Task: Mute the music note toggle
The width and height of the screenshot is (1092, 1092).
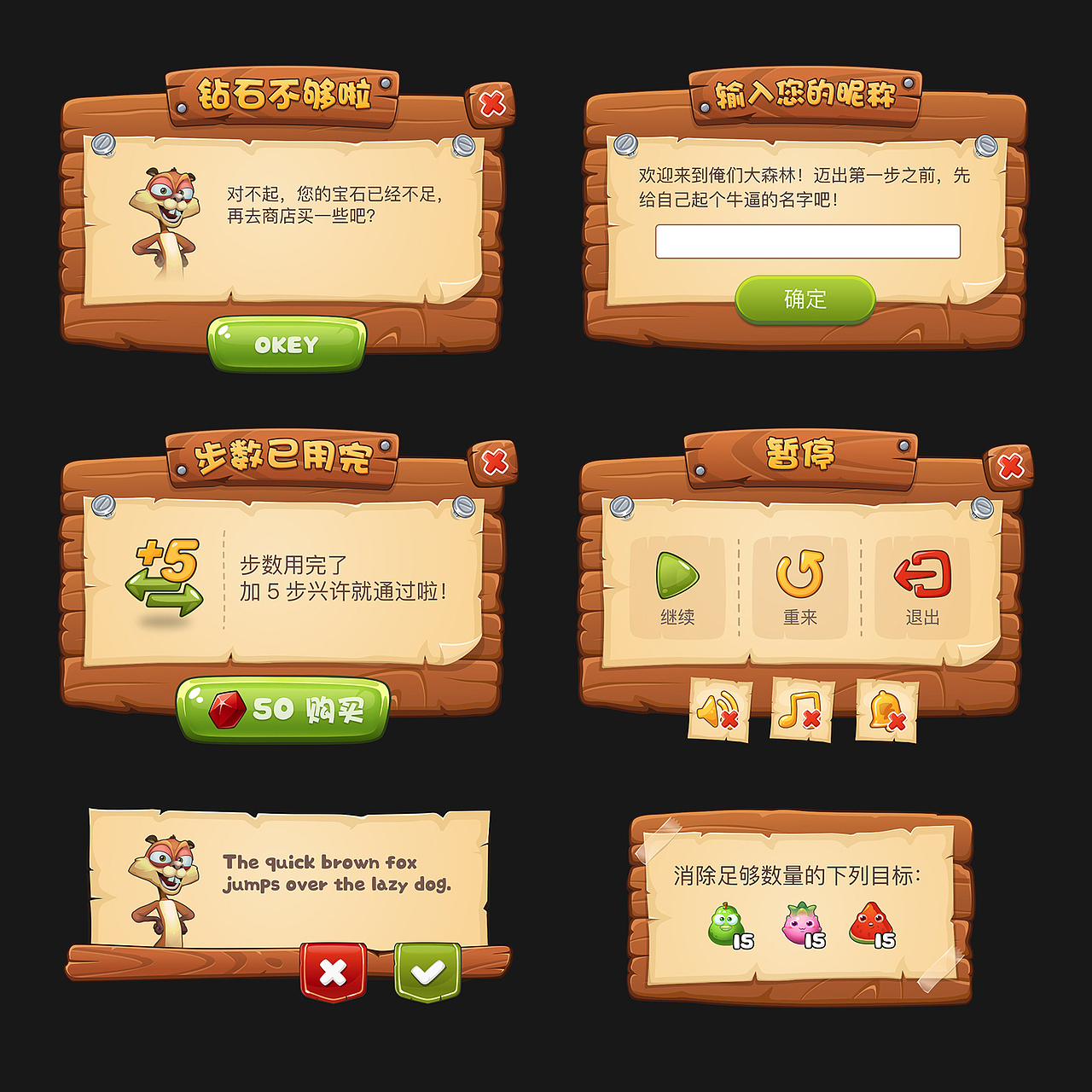Action: tap(800, 709)
